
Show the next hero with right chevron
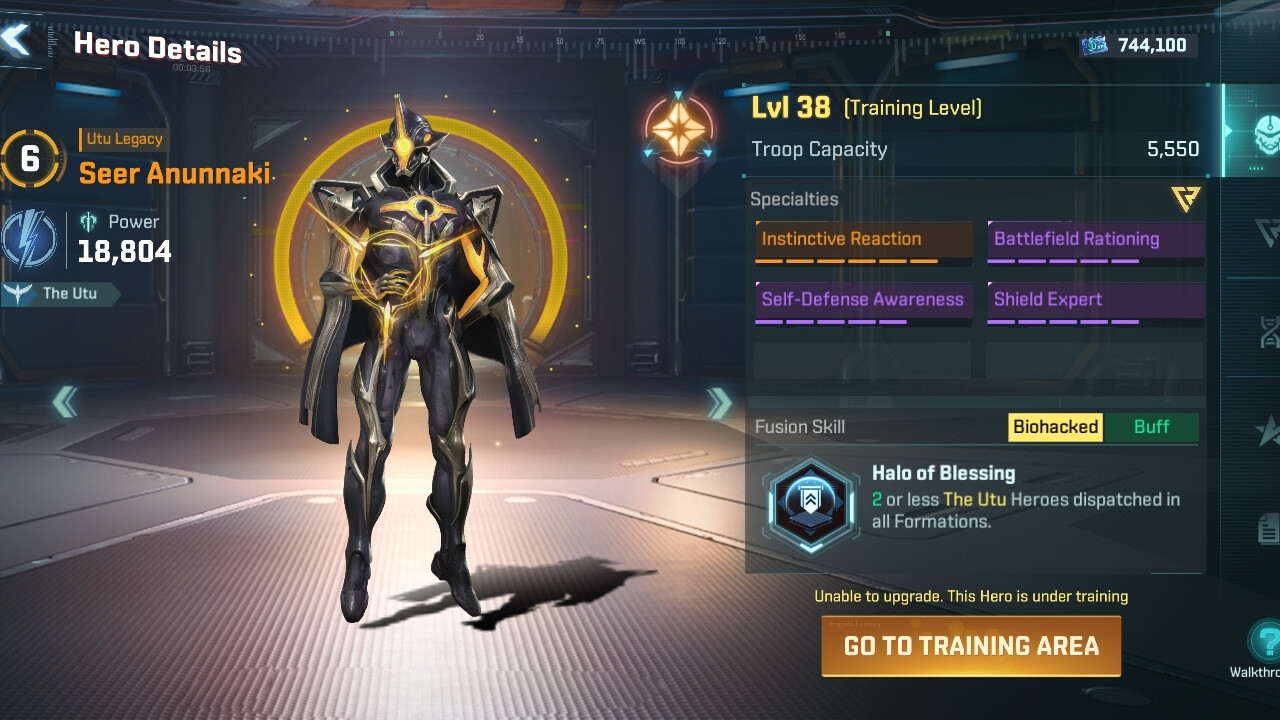point(719,403)
